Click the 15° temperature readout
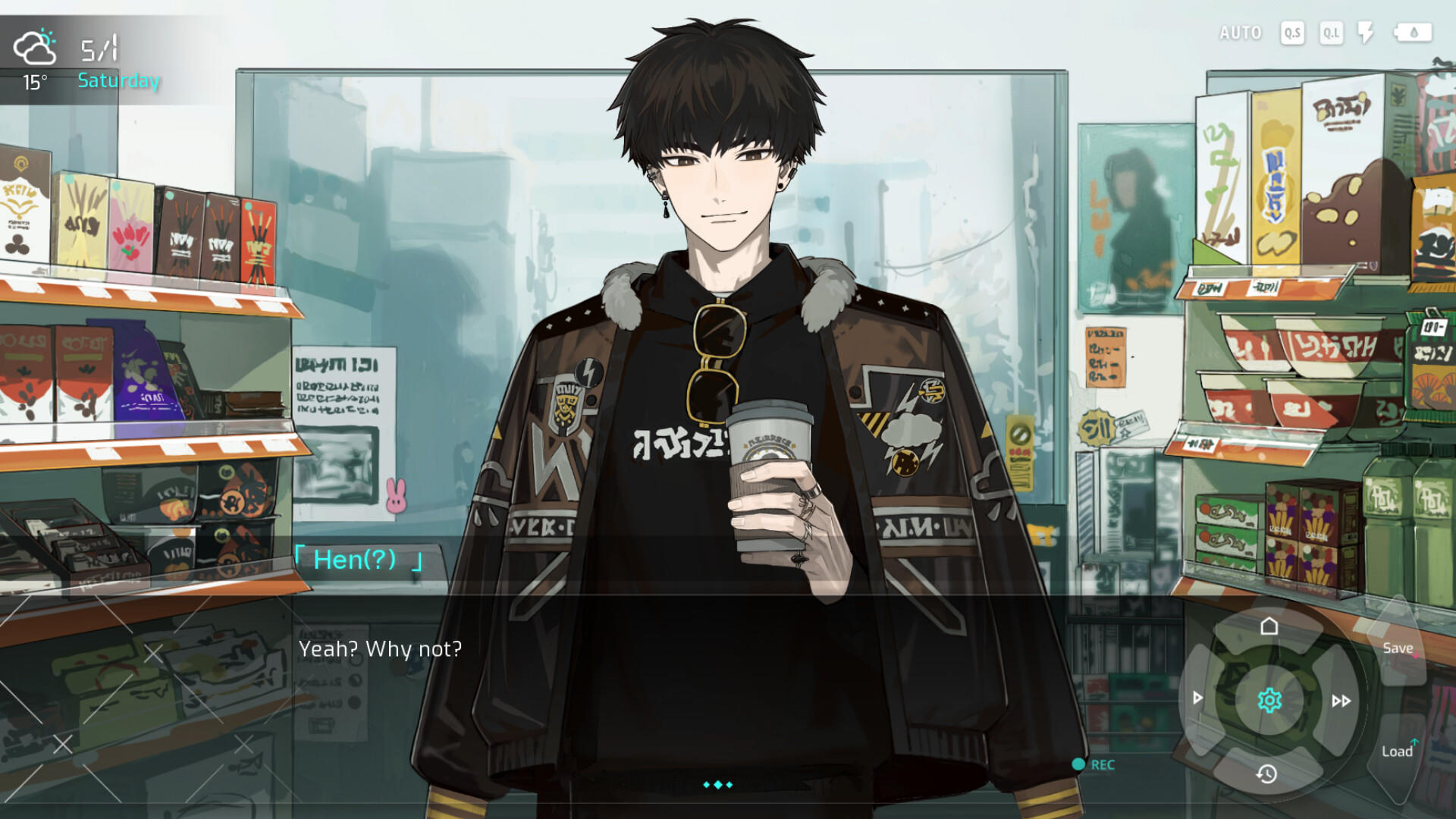Screen dimensions: 1456x819 point(35,83)
